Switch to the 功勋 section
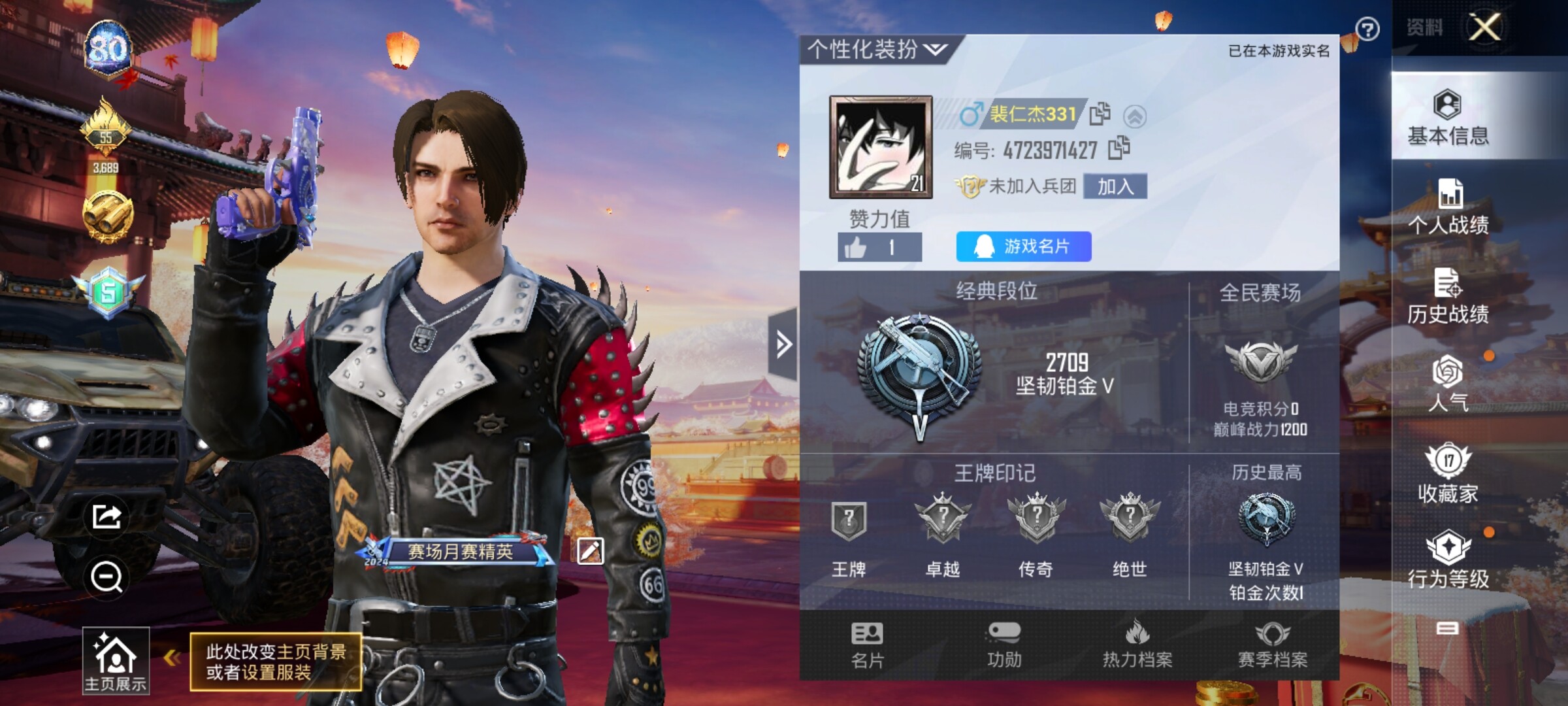Image resolution: width=1568 pixels, height=706 pixels. tap(1004, 645)
